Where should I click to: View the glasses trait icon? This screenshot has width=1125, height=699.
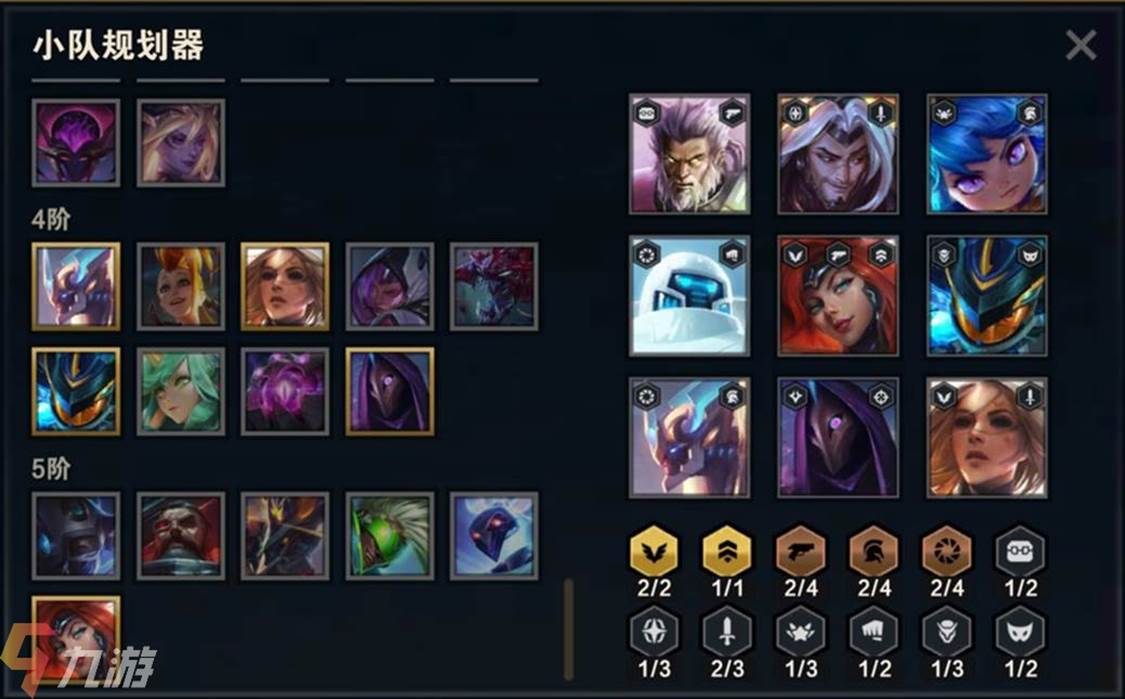[1020, 552]
